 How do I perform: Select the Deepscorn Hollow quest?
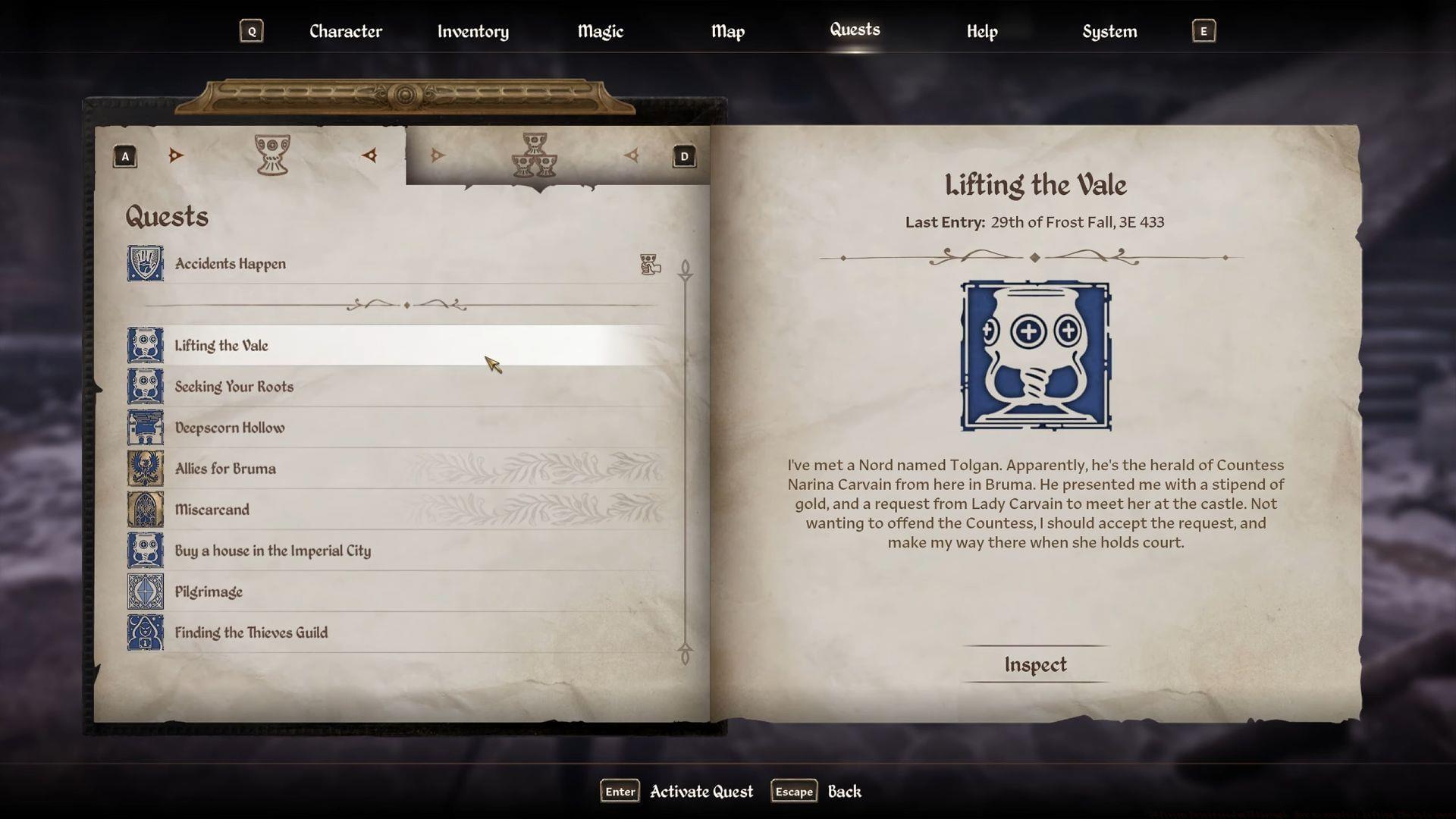[x=230, y=428]
